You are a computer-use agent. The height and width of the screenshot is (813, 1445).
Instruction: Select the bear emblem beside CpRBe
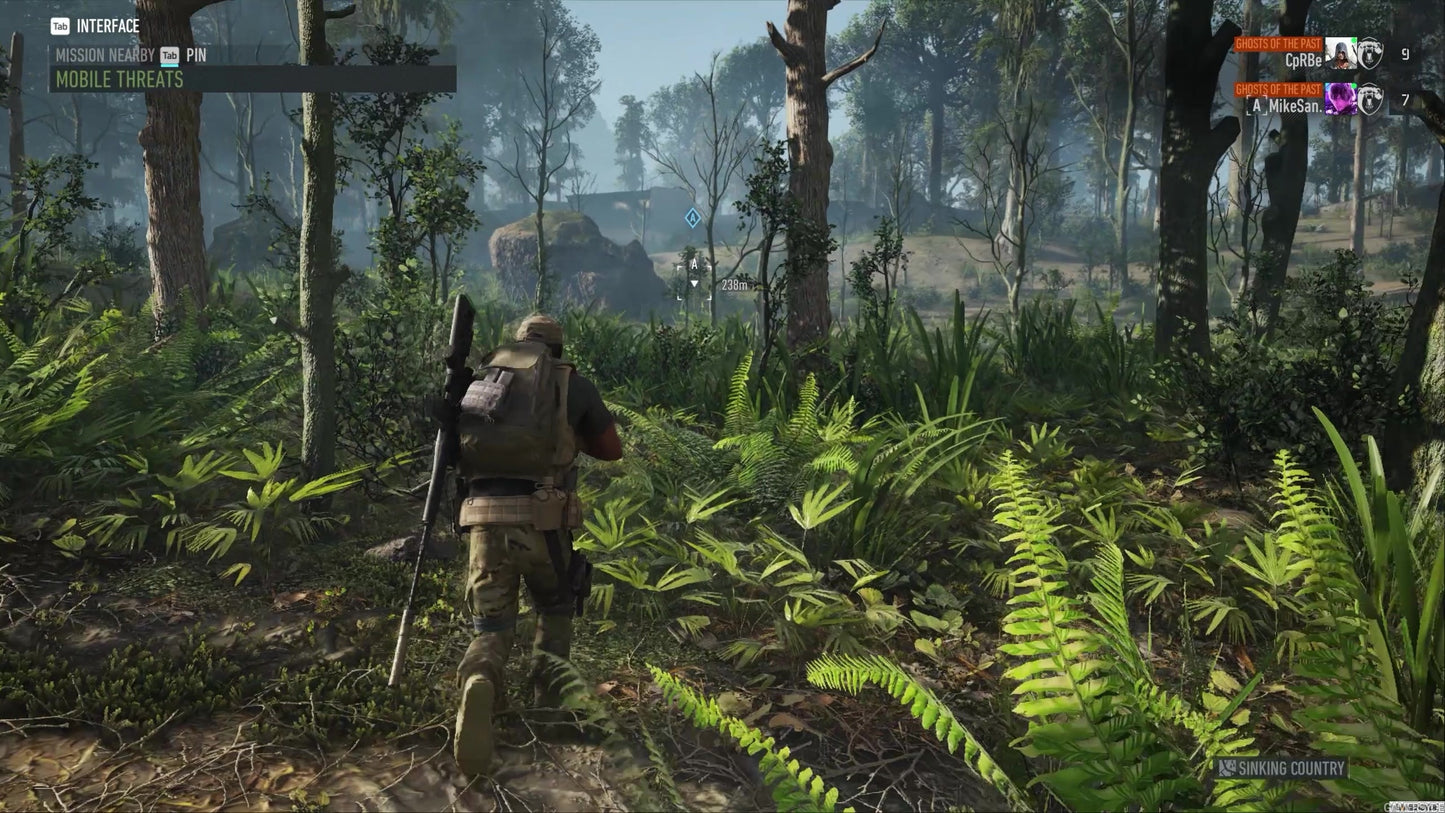point(1370,53)
